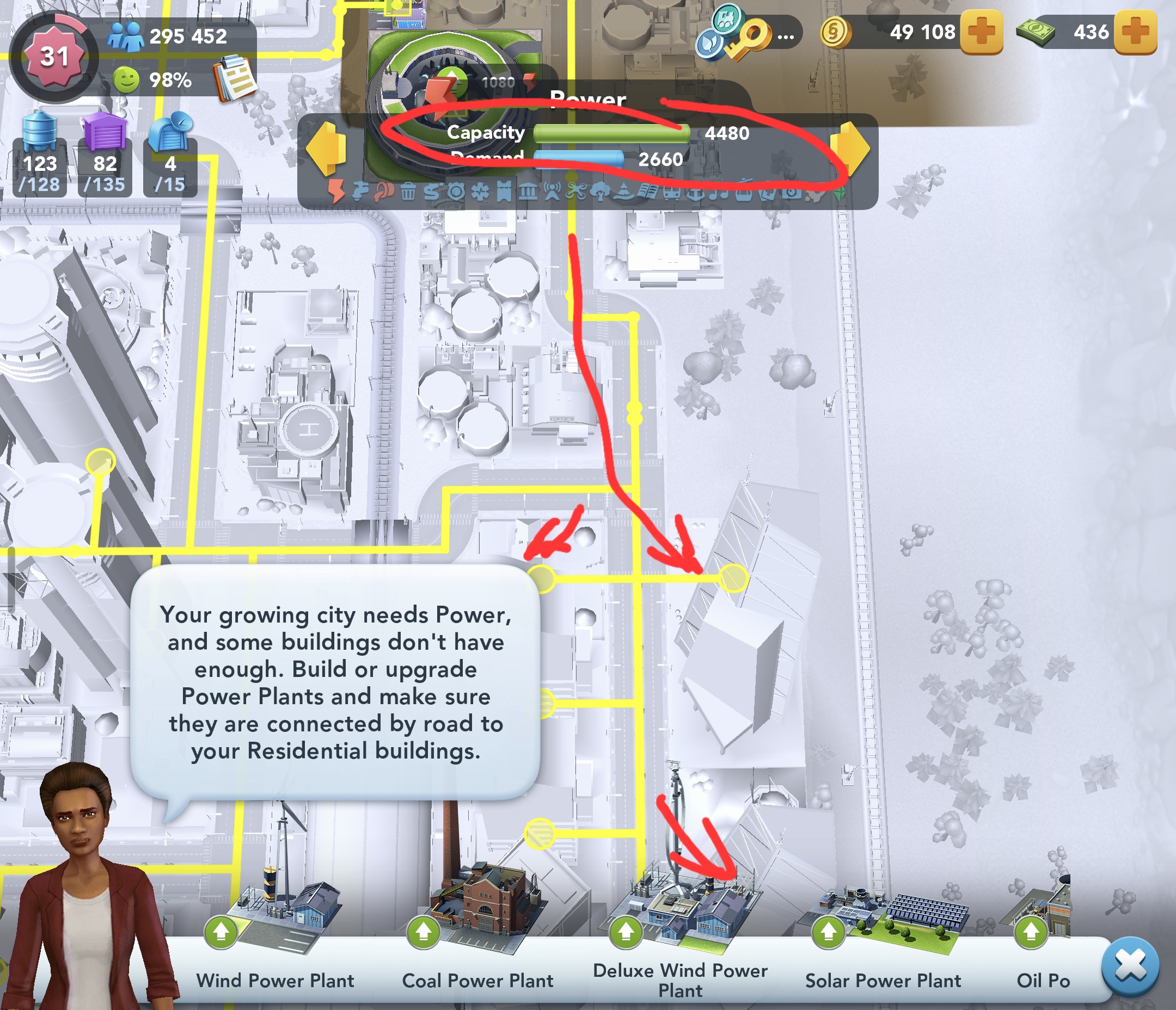Switch to the water service icon
The width and height of the screenshot is (1176, 1010).
359,192
